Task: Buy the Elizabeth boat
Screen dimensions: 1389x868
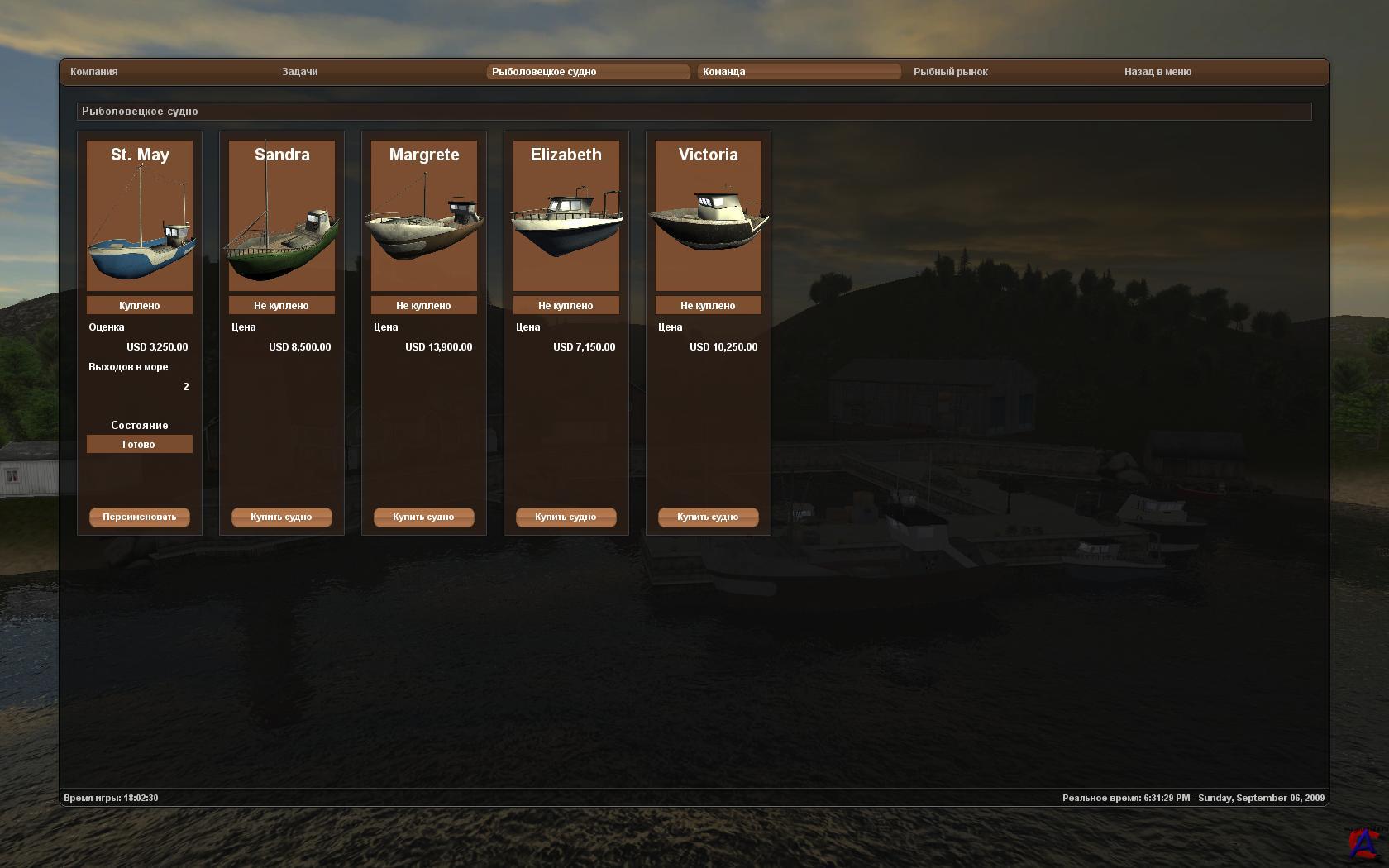Action: pyautogui.click(x=566, y=517)
